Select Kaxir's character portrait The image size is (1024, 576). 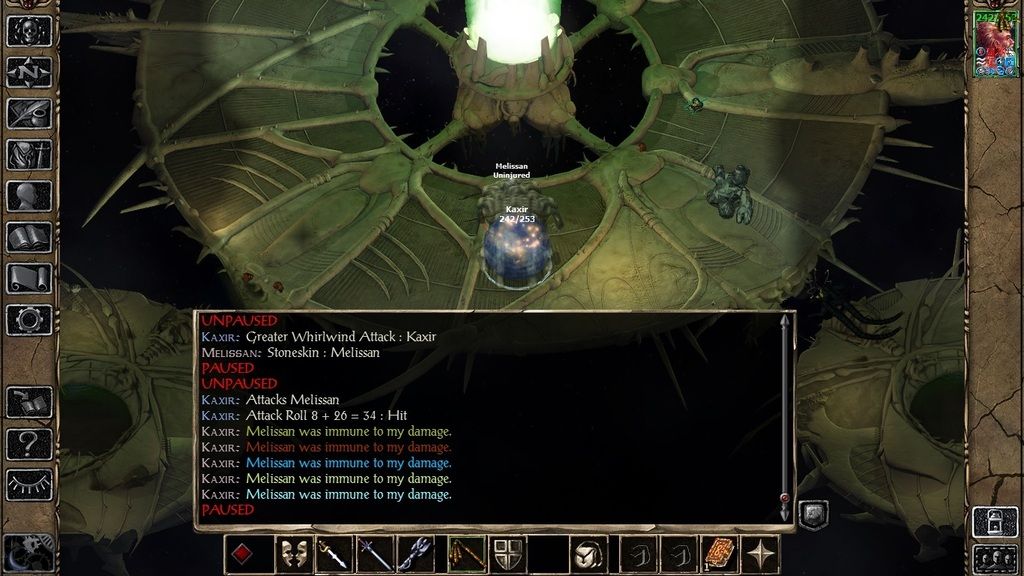click(996, 45)
